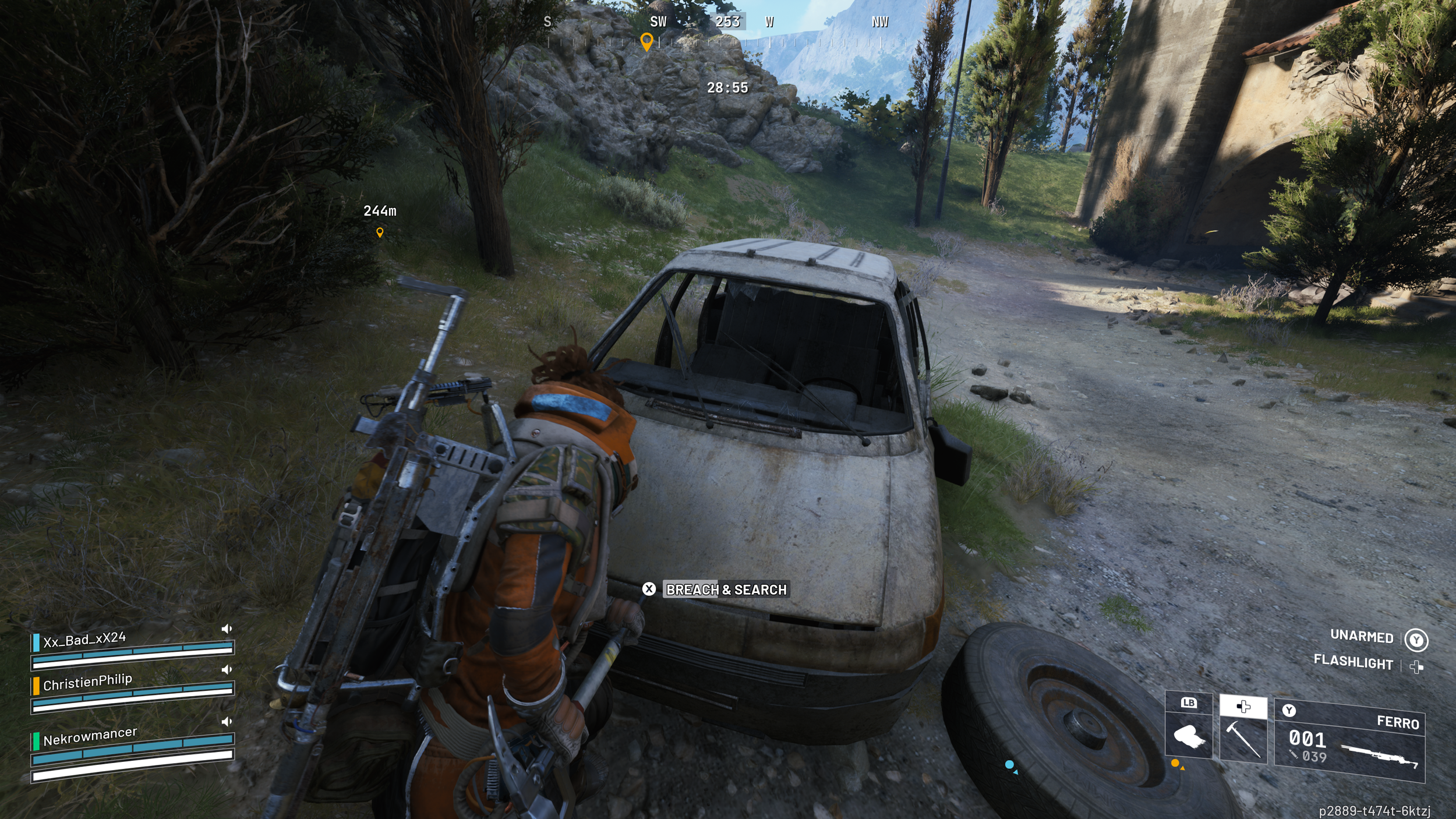Select squad member Nekrowmancer
Screen dimensions: 1456x819
(x=90, y=736)
